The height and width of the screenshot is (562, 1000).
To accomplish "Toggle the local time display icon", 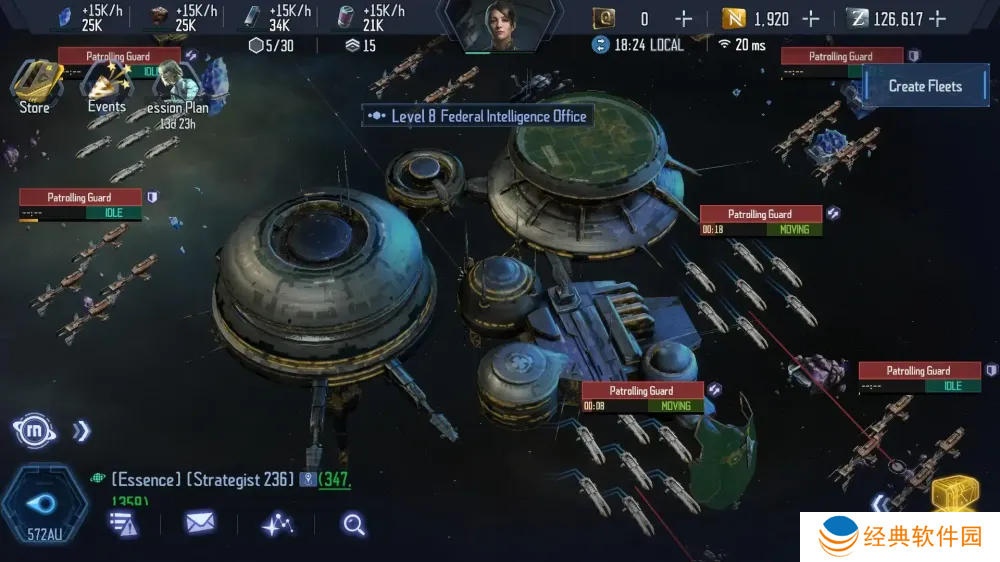I will coord(600,44).
